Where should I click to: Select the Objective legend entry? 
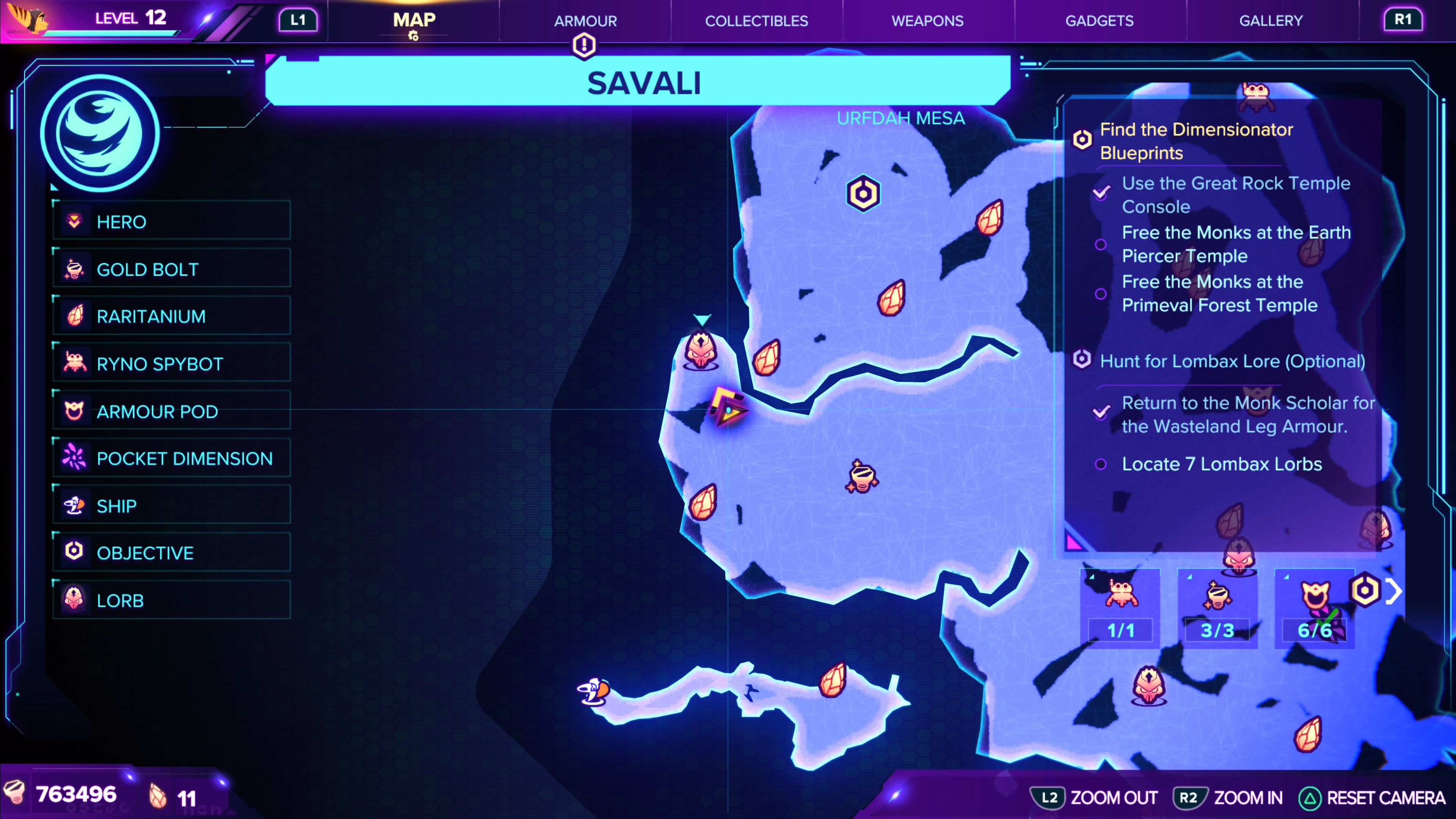(x=172, y=553)
